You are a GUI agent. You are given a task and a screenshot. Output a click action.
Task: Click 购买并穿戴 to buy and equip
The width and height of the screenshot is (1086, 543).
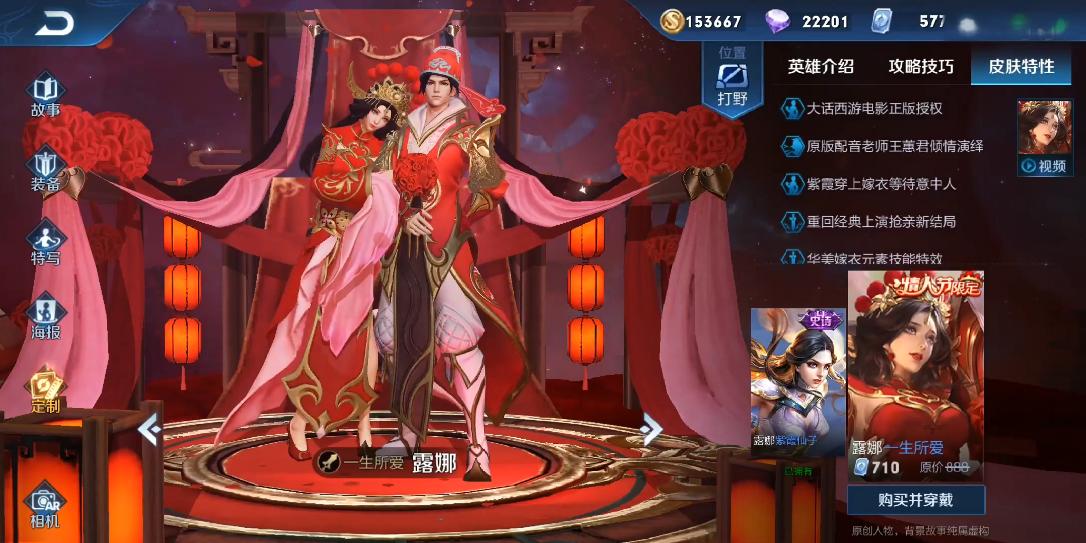pyautogui.click(x=915, y=500)
